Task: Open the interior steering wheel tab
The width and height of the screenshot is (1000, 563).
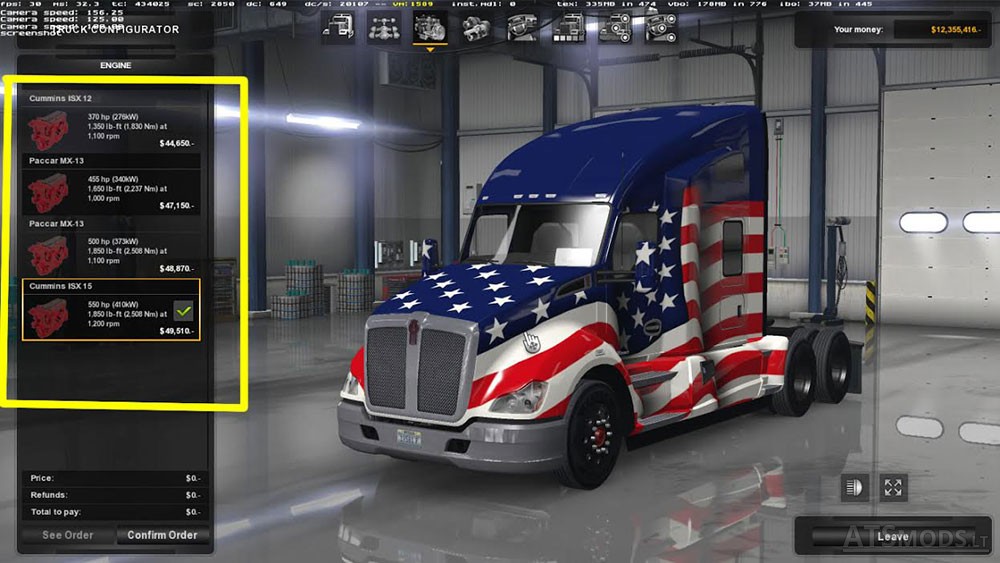Action: 521,28
